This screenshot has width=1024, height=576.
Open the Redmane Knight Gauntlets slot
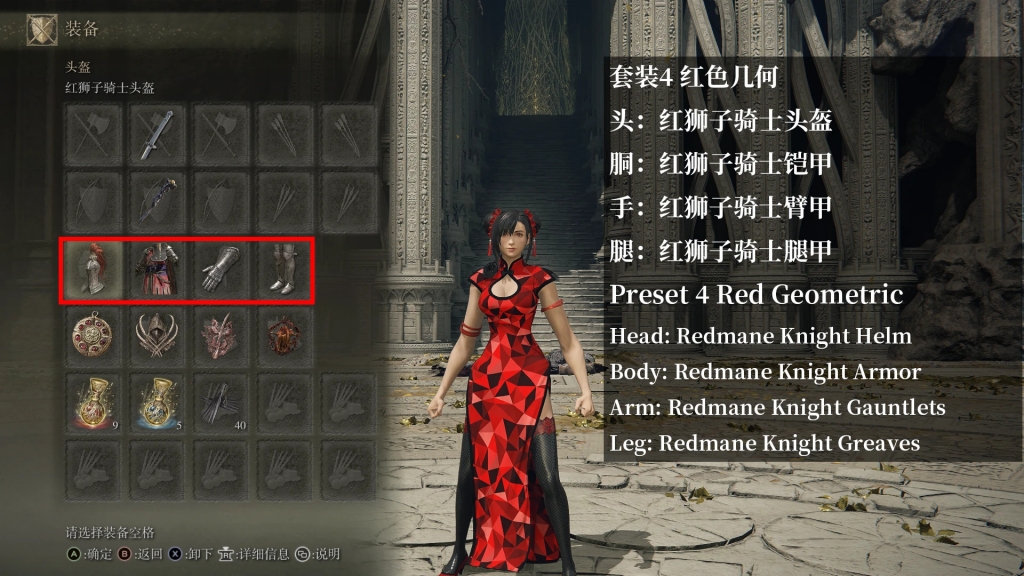pos(220,270)
